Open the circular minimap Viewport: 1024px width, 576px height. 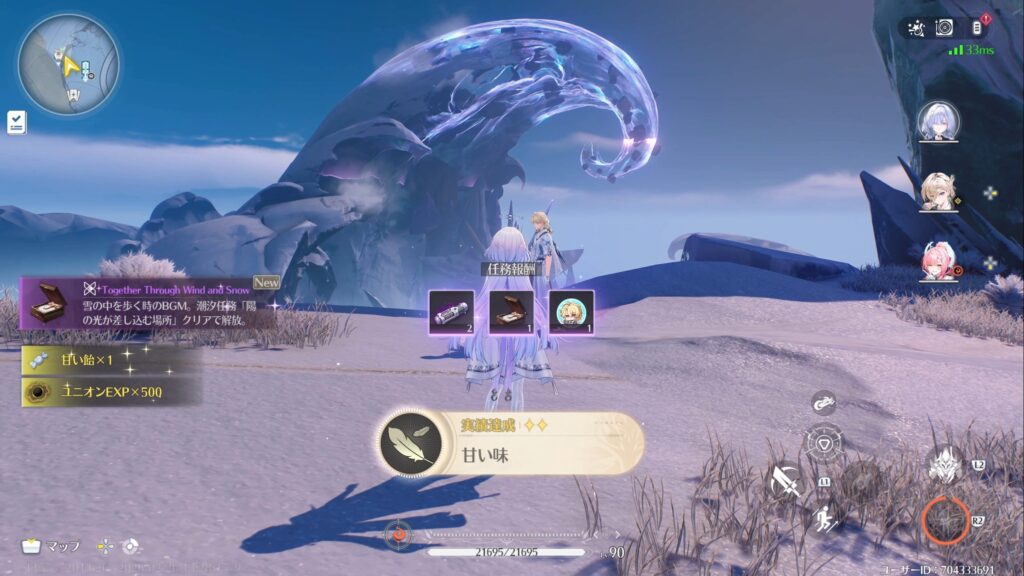coord(68,64)
